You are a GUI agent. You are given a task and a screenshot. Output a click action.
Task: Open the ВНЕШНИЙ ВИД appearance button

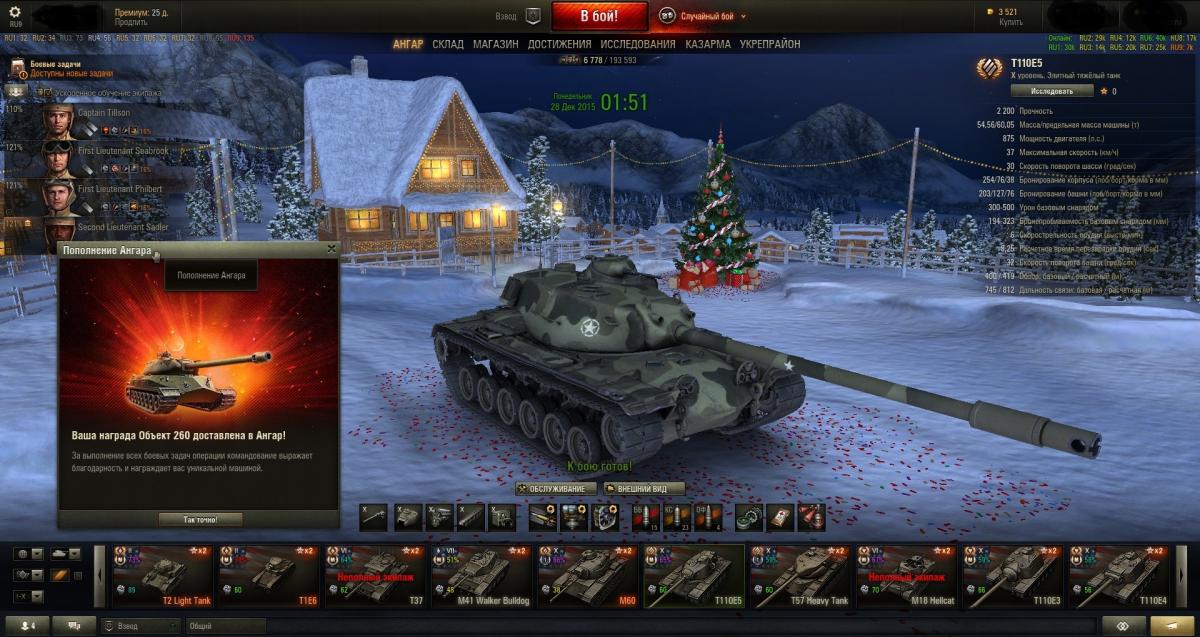point(644,489)
